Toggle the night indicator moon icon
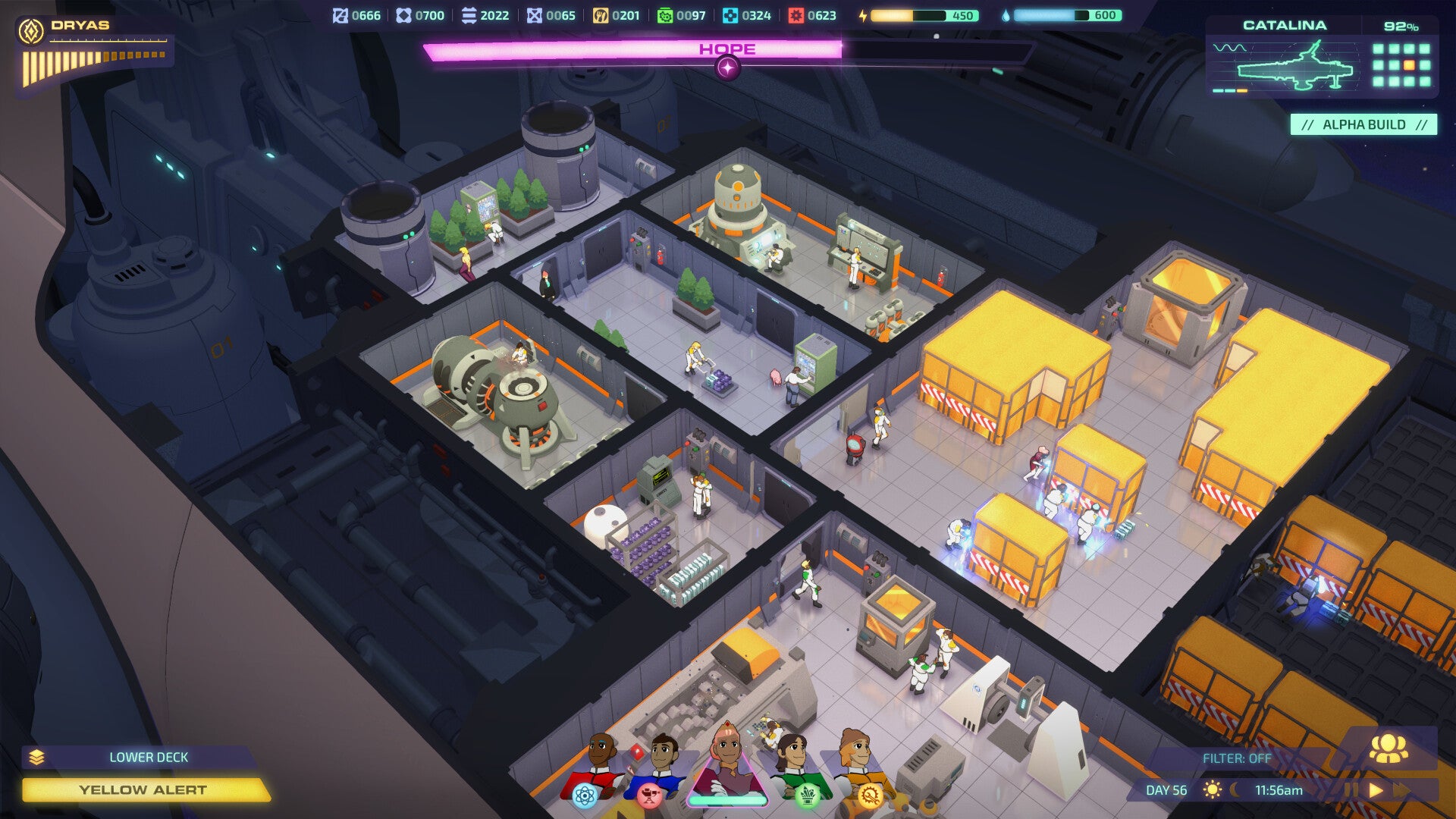 pyautogui.click(x=1236, y=789)
